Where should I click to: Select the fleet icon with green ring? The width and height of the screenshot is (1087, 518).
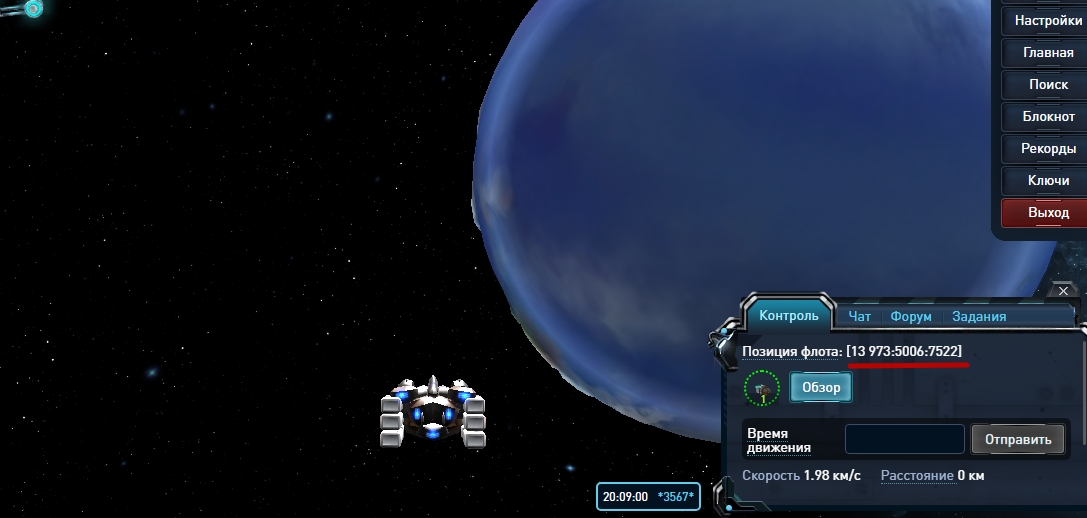762,388
